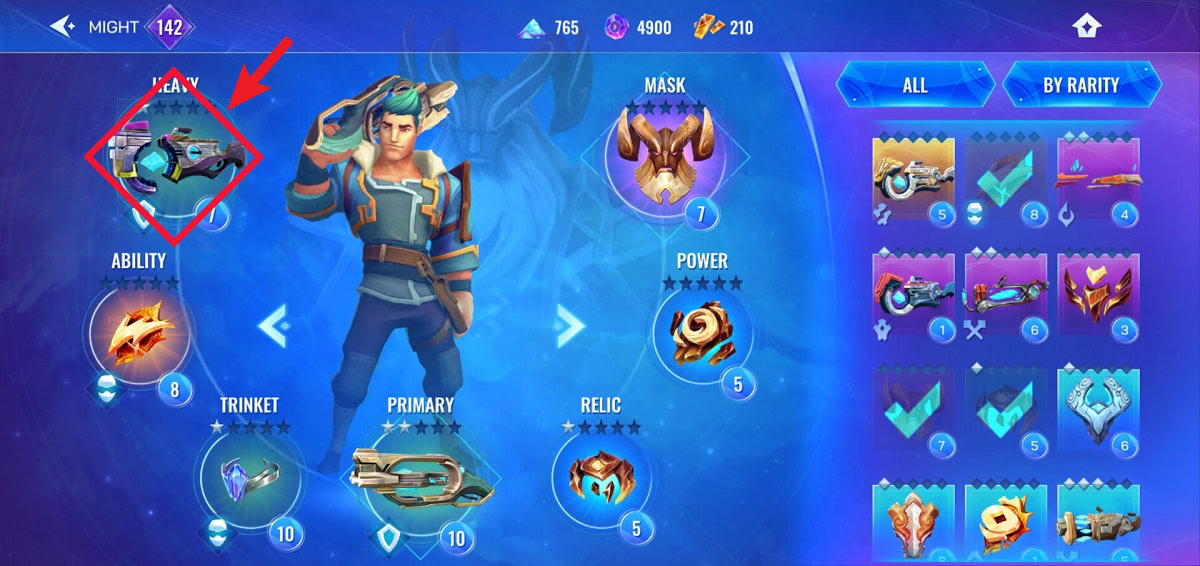Choose the Primary weapon slot
Screen dimensions: 1200x566
[x=418, y=480]
